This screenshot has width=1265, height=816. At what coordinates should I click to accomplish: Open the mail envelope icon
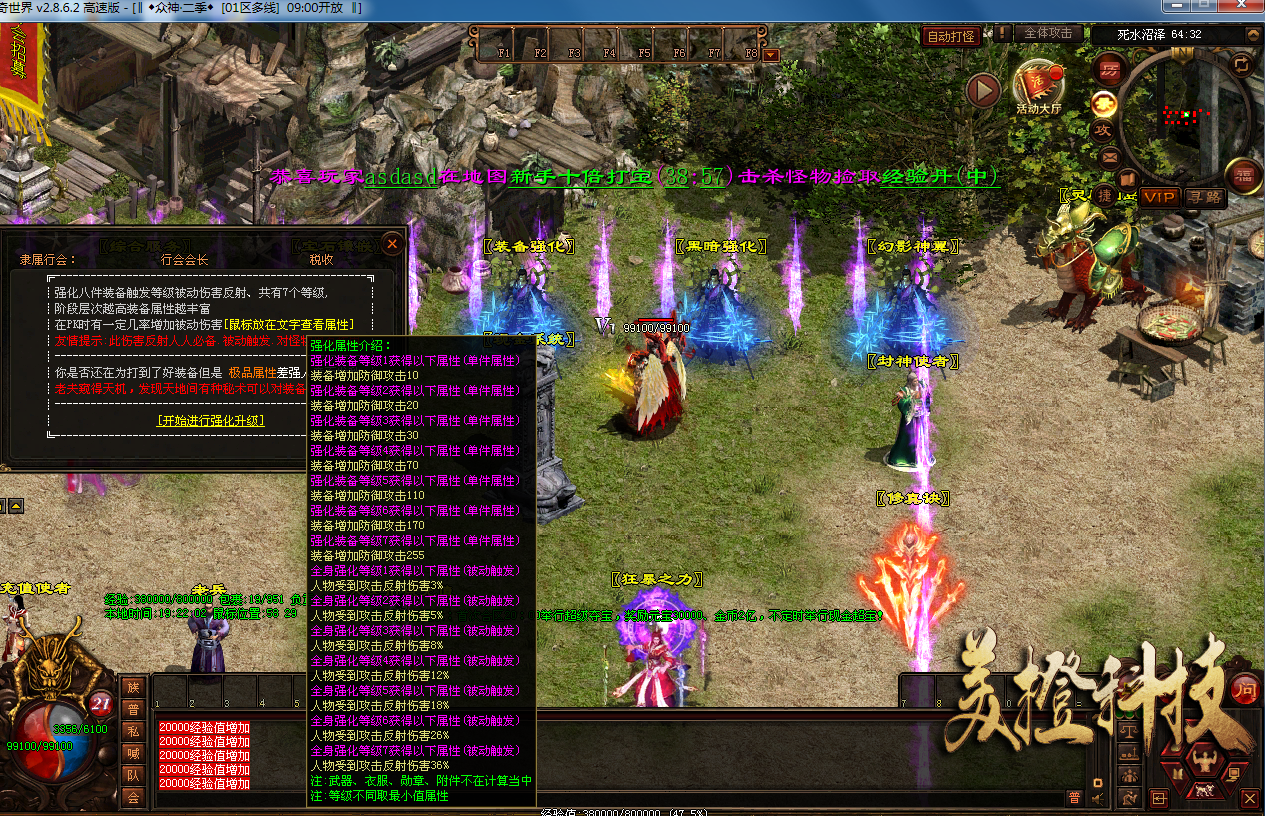[1110, 157]
